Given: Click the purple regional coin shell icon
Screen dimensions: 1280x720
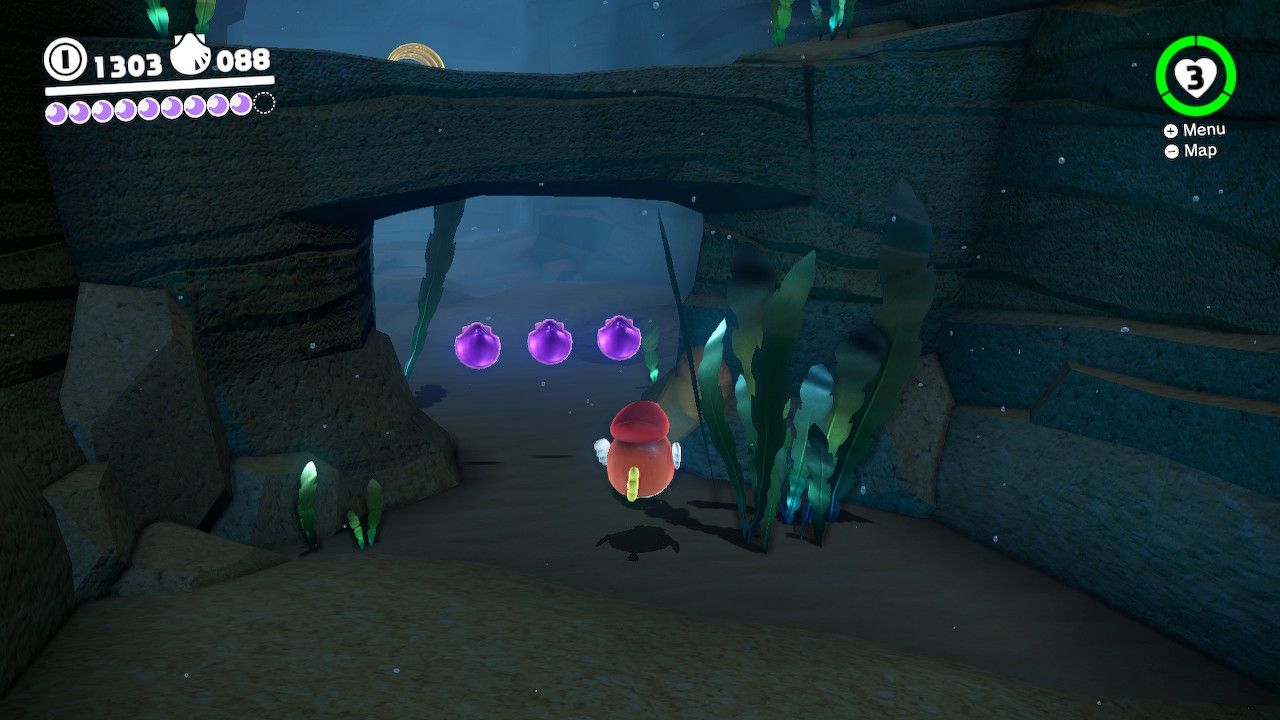Looking at the screenshot, I should click(x=192, y=55).
